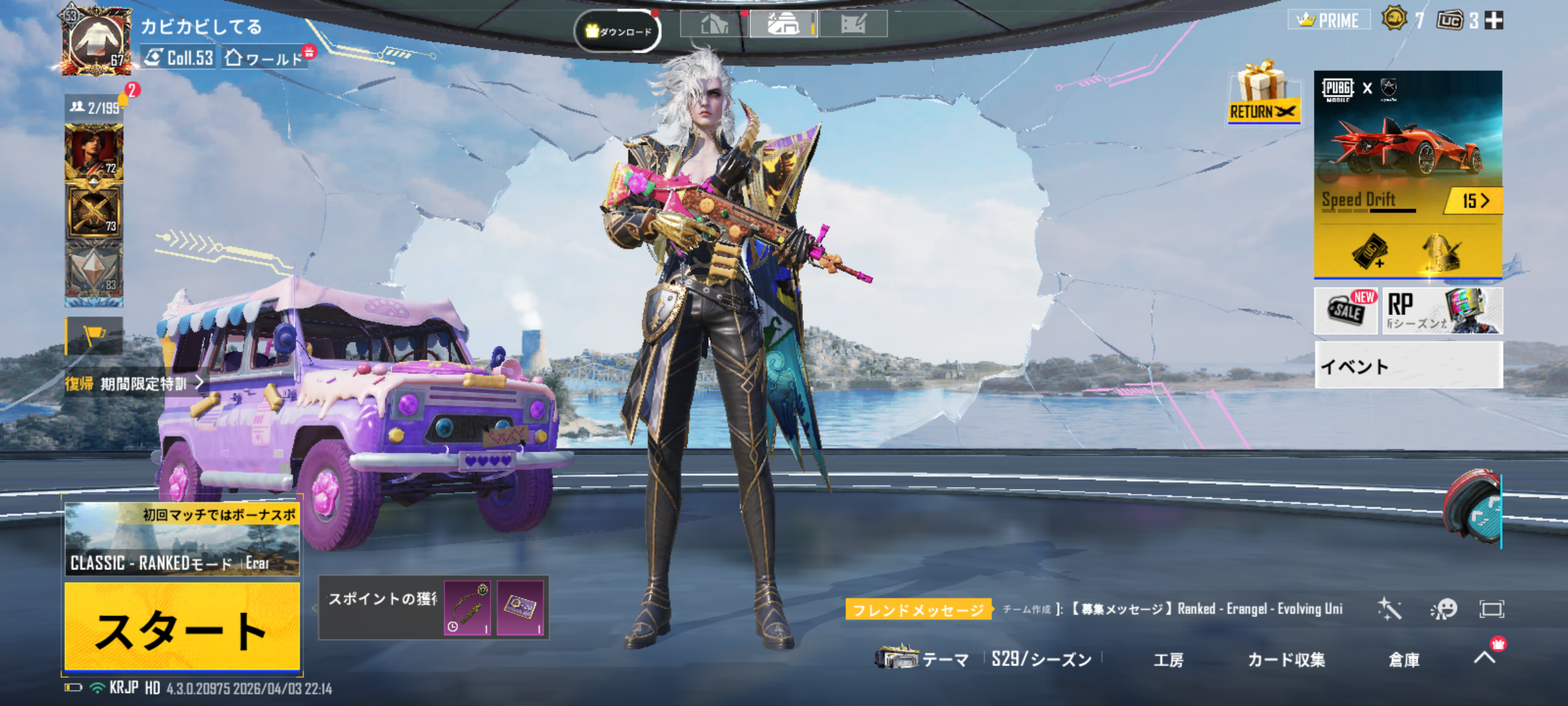Expand the bottom menu arrow
Image resolution: width=1568 pixels, height=706 pixels.
[1485, 657]
